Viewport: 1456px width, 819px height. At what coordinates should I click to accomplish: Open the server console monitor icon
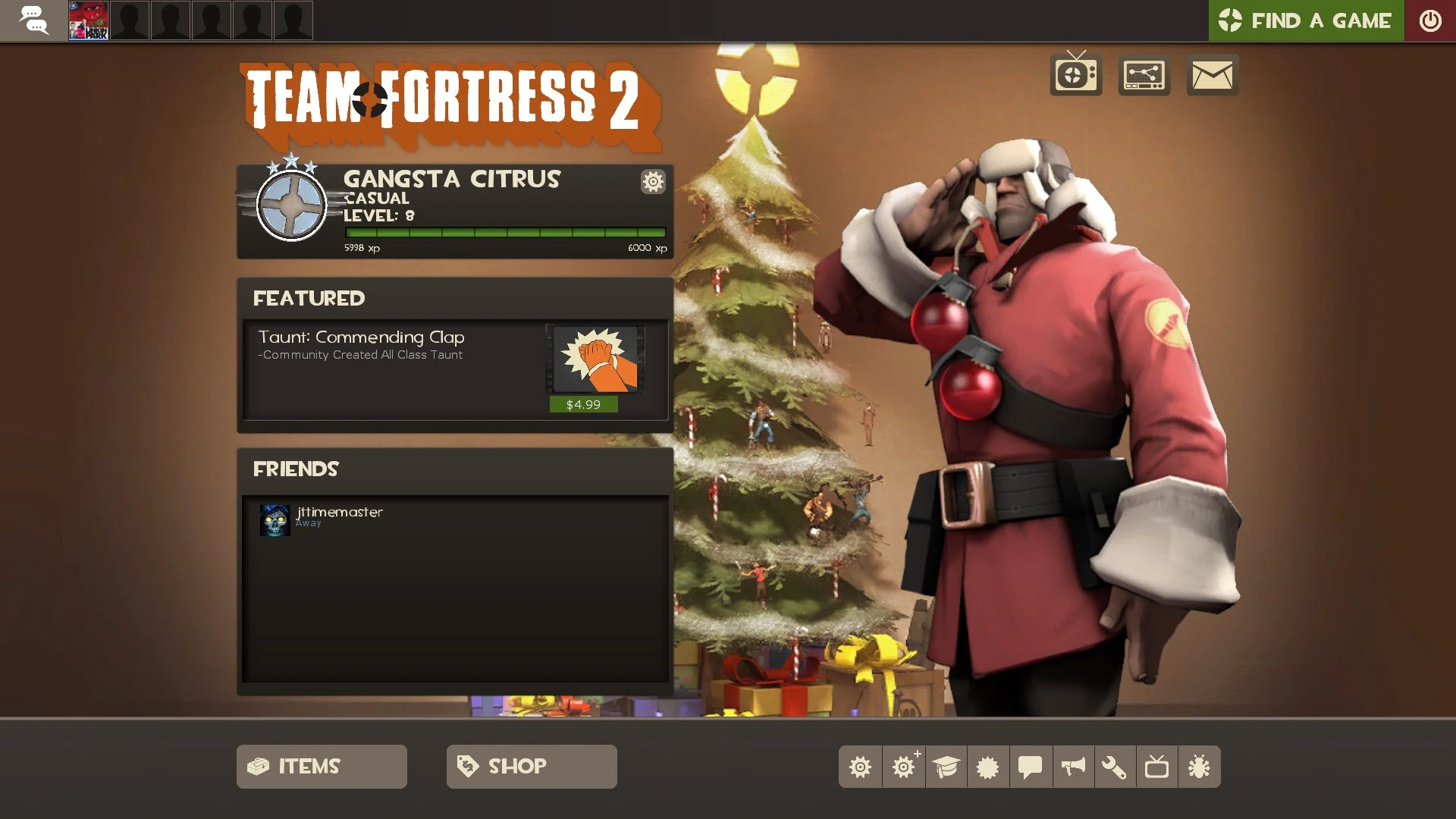tap(1144, 74)
